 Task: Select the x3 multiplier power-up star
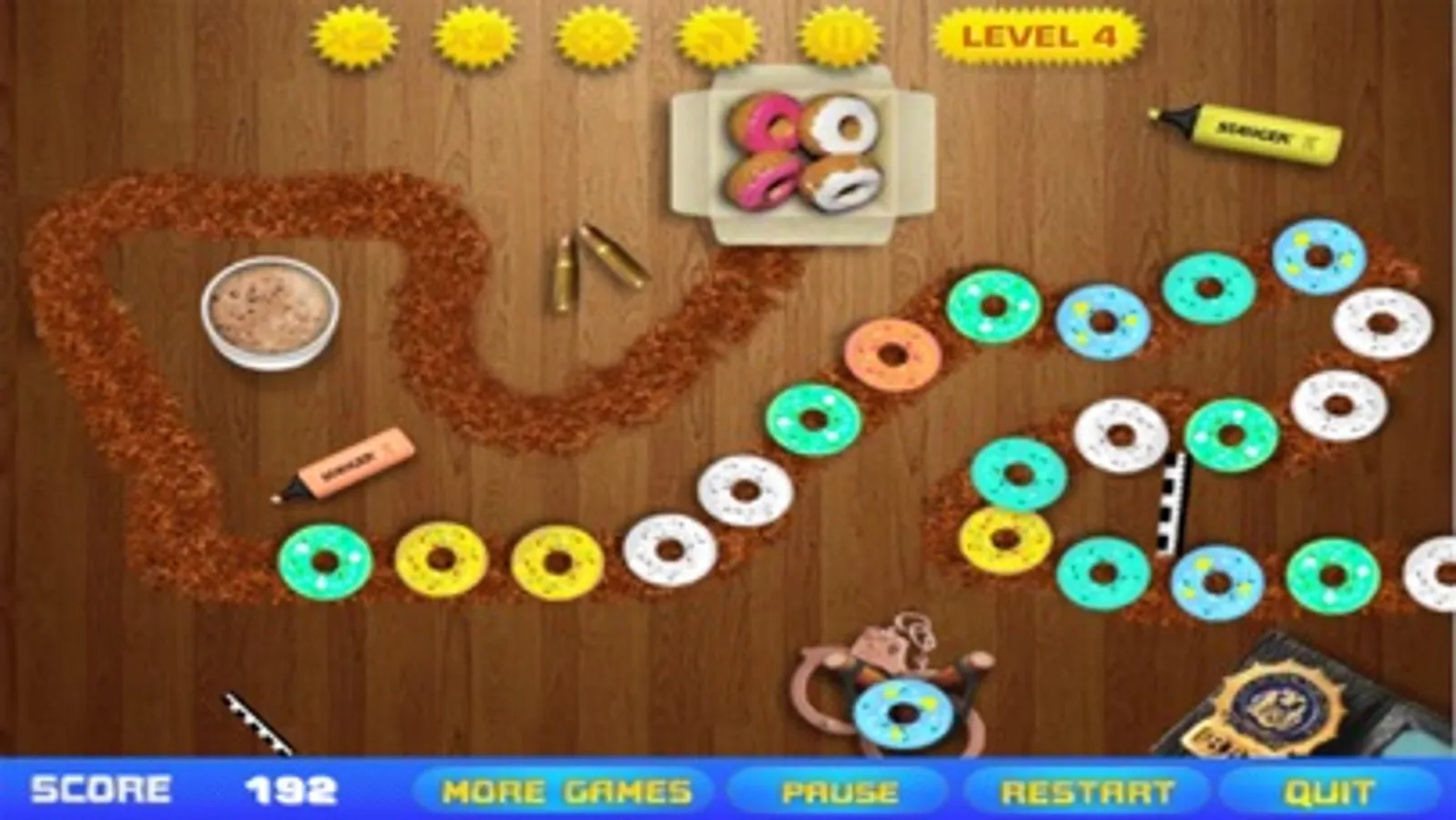[476, 36]
